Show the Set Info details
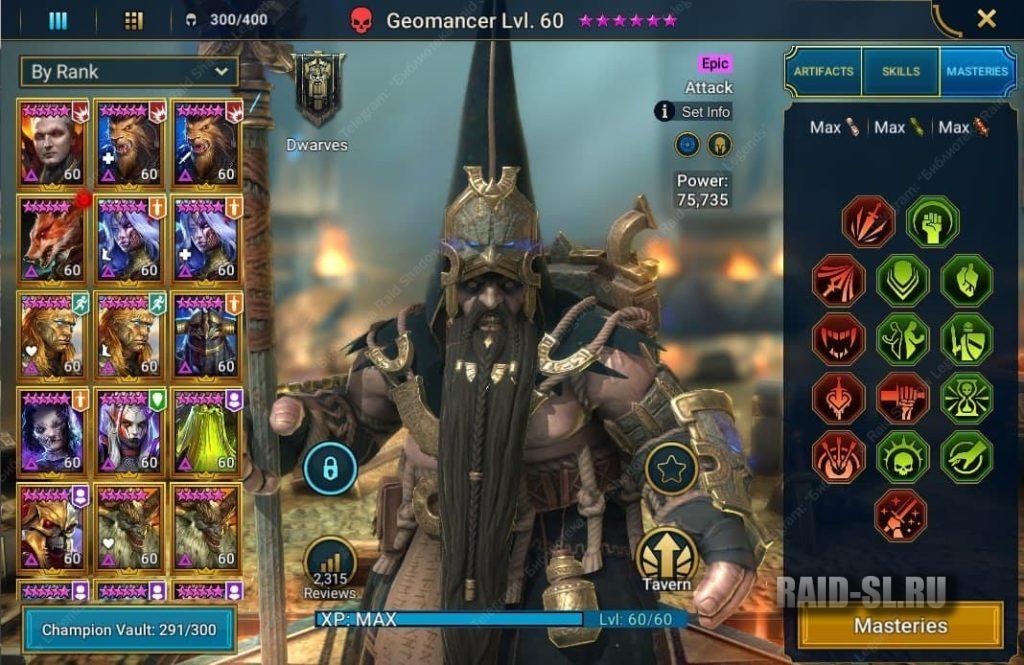The width and height of the screenshot is (1024, 665). point(693,112)
